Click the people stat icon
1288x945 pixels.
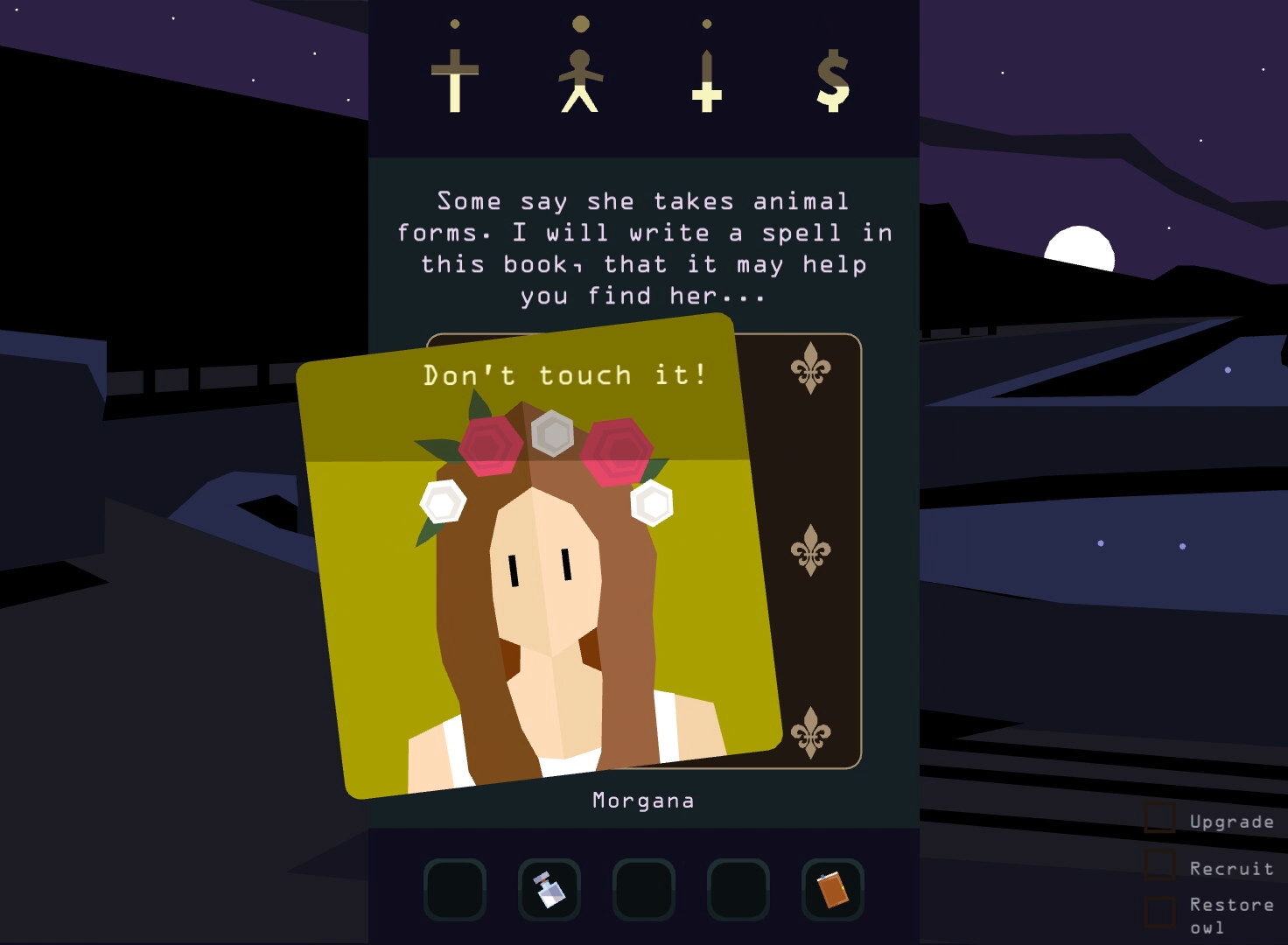point(580,80)
